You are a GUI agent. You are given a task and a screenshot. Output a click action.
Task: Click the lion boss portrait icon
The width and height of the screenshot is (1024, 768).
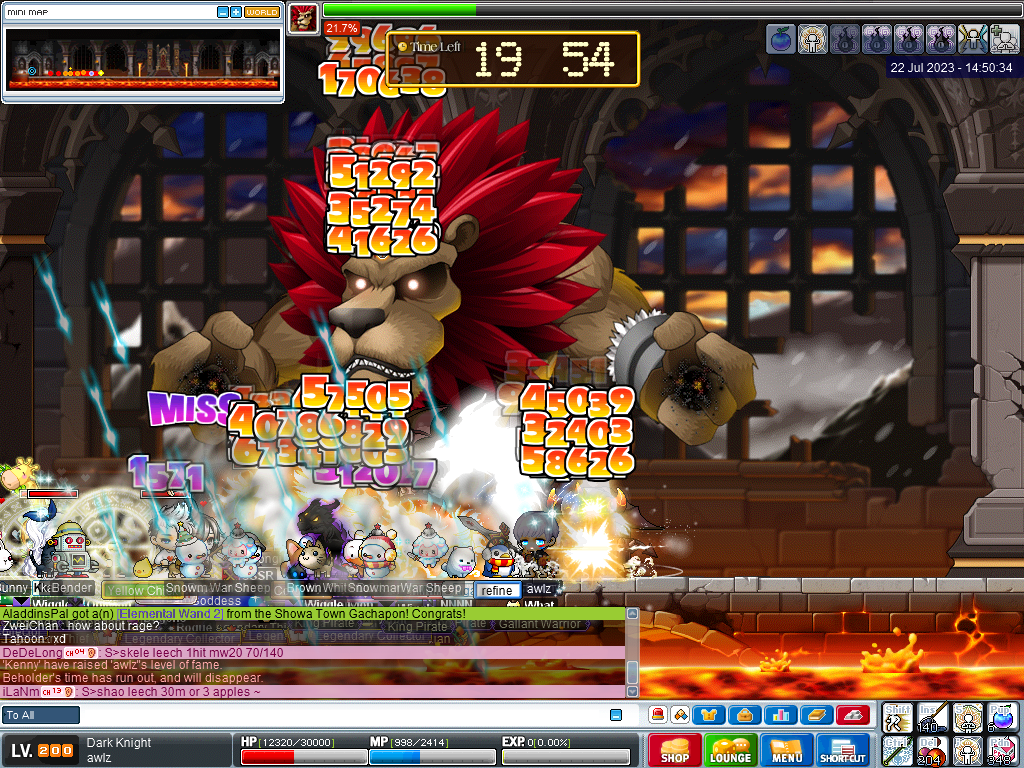303,18
